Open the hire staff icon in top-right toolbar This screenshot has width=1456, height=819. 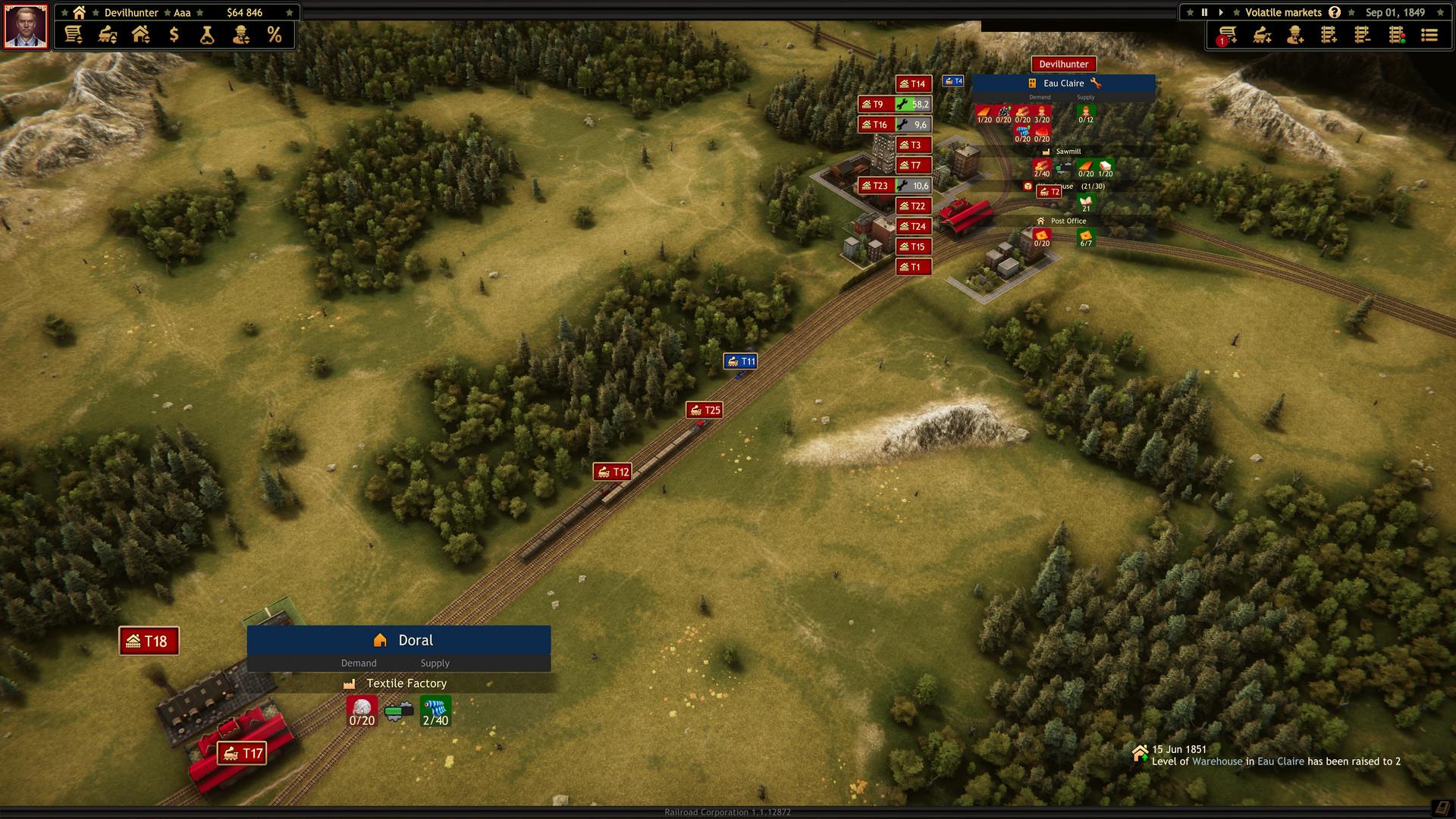pyautogui.click(x=1297, y=35)
